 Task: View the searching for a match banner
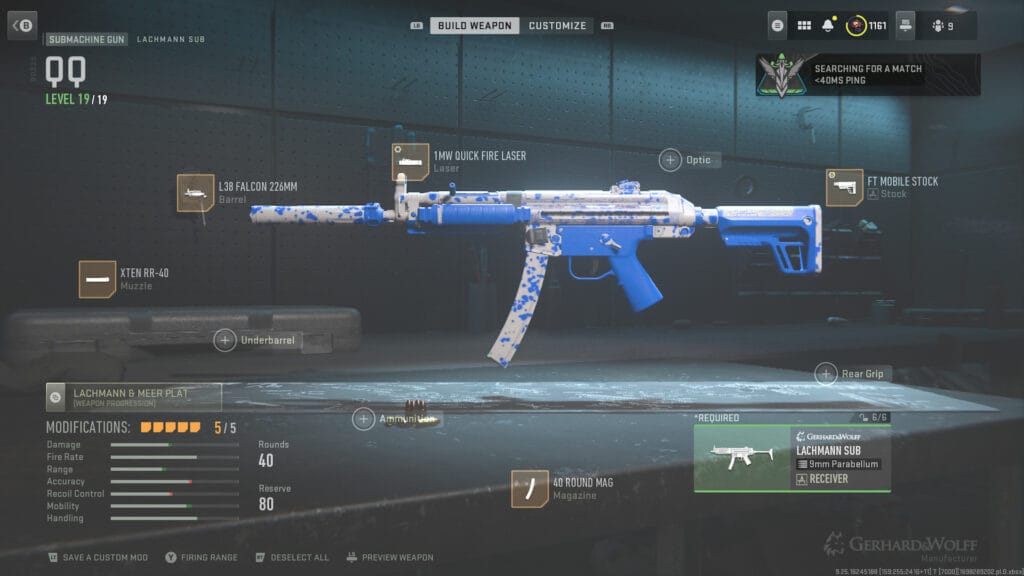854,75
